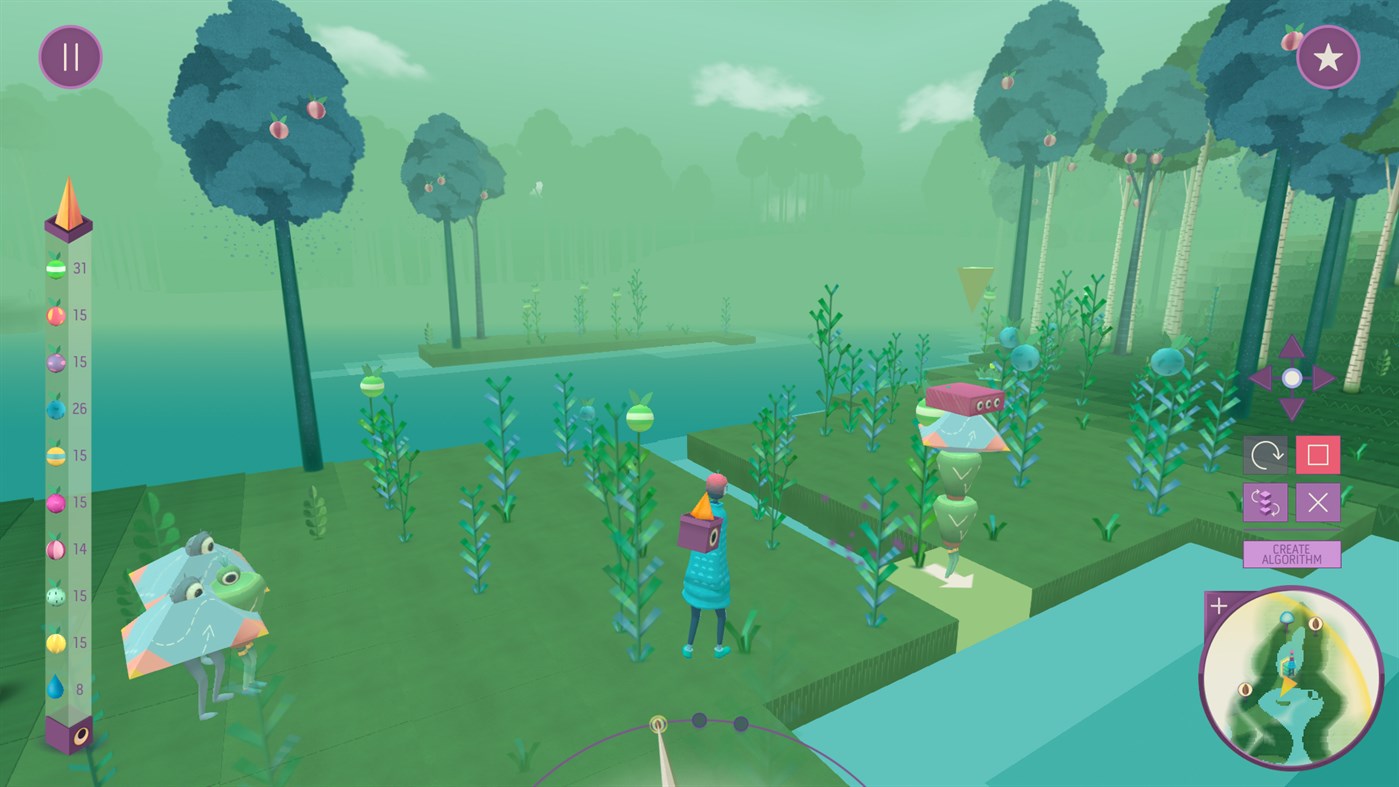This screenshot has width=1399, height=787.
Task: Click the center circle of the directional pad
Action: pyautogui.click(x=1291, y=377)
